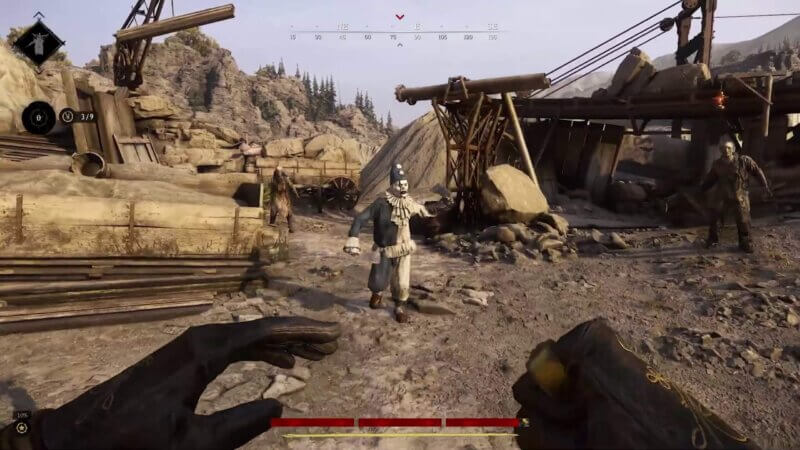Screen dimensions: 800x450
Task: Click the star badge icon
Action: [x=21, y=427]
